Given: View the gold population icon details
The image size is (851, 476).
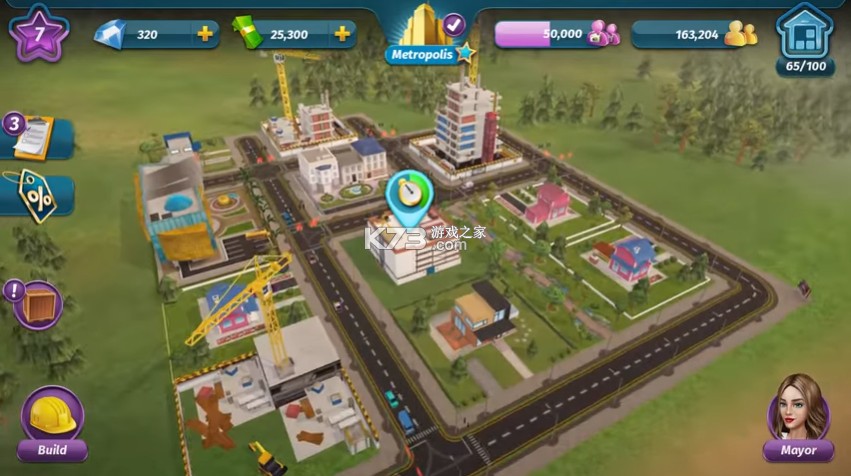Looking at the screenshot, I should tap(740, 34).
